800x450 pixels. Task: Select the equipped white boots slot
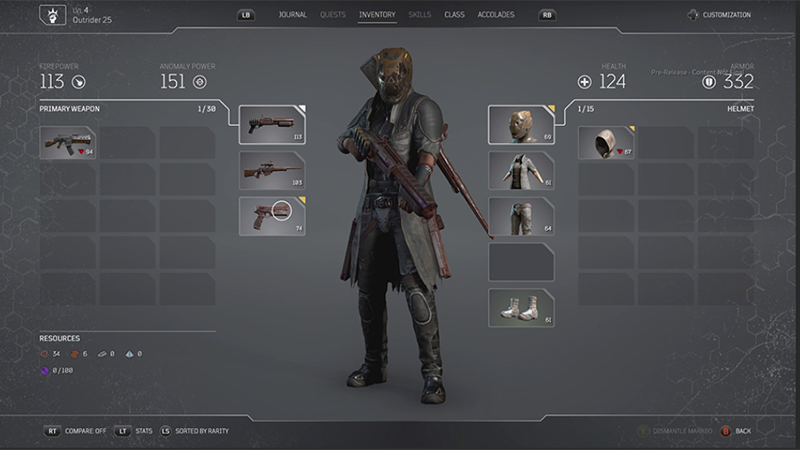pos(520,308)
